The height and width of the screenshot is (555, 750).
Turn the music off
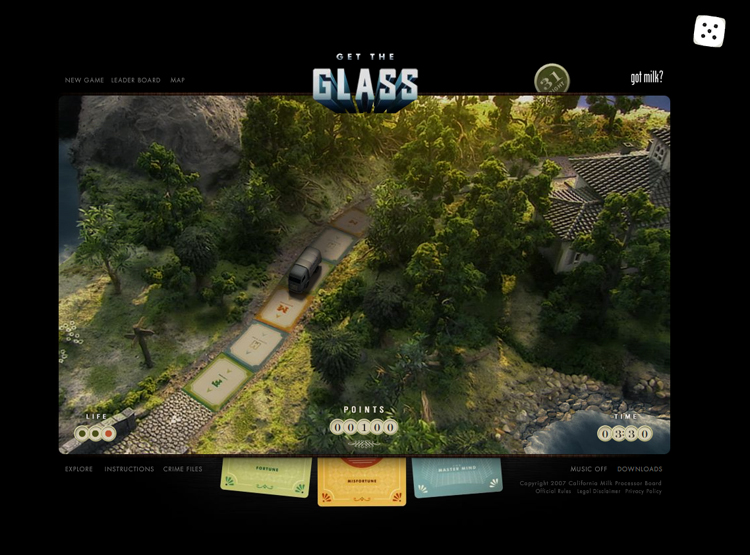(x=588, y=469)
